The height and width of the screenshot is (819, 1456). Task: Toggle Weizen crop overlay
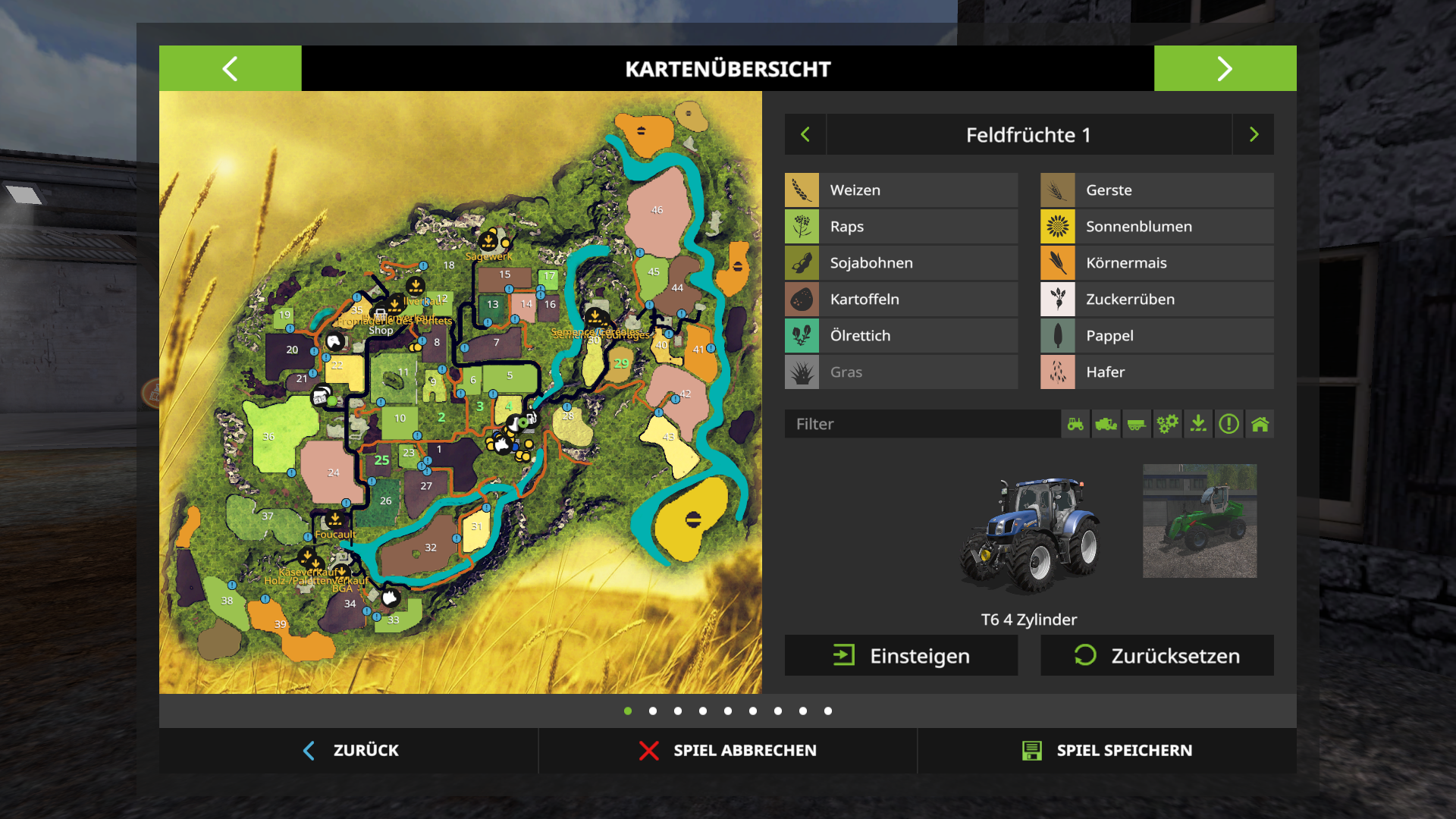(901, 190)
